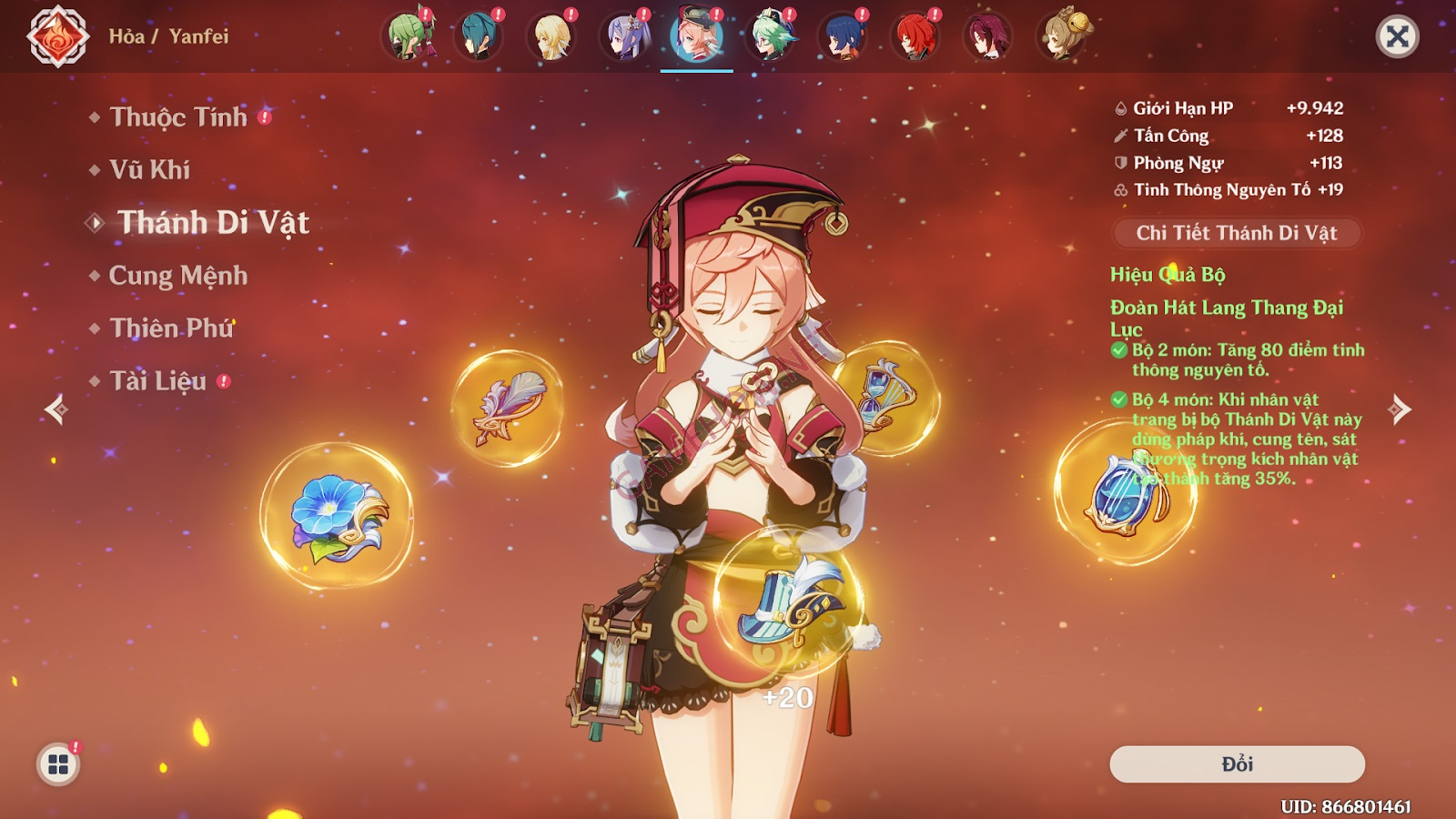This screenshot has width=1456, height=819.
Task: Choose the hourglass sands artifact slot
Action: [885, 398]
